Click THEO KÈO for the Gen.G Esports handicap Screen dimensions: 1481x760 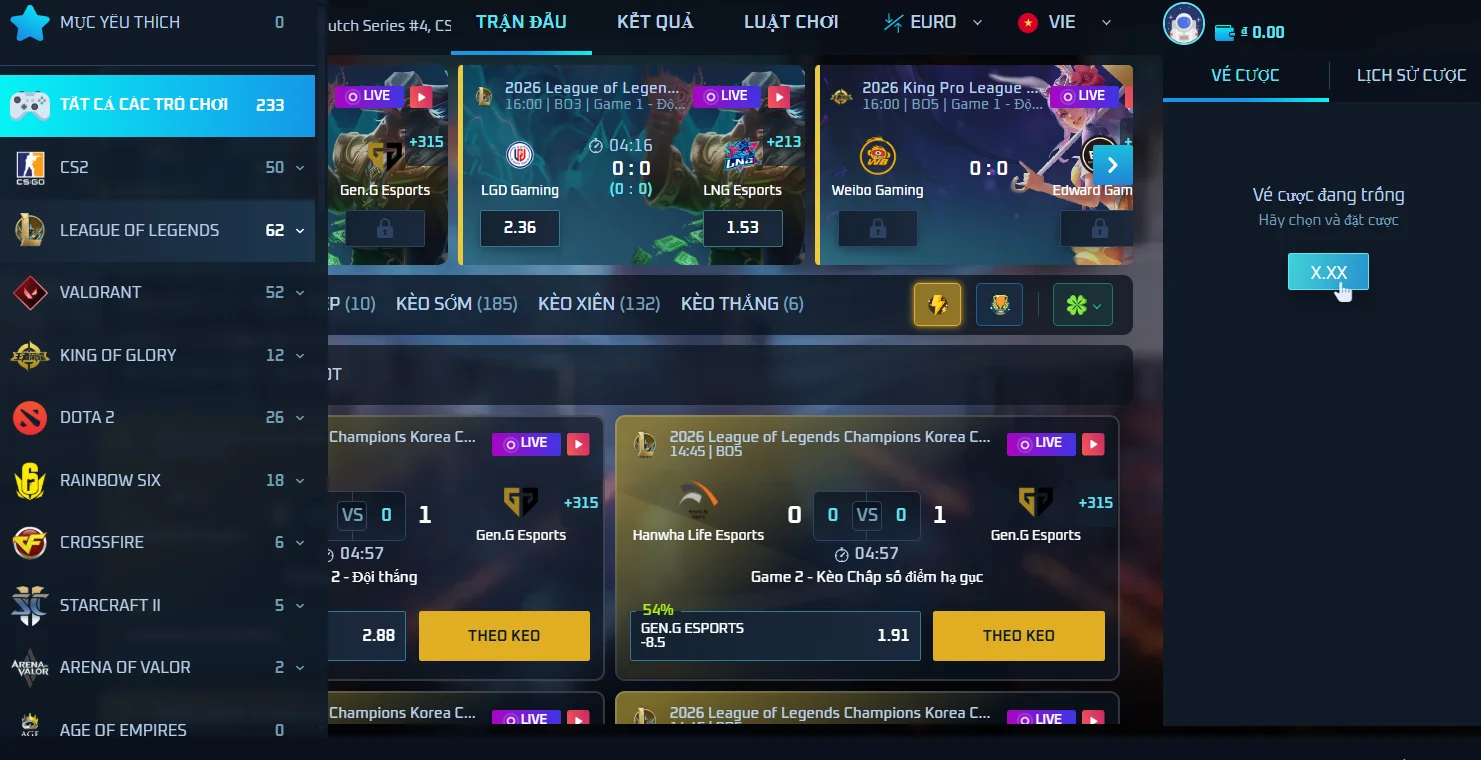[1018, 635]
